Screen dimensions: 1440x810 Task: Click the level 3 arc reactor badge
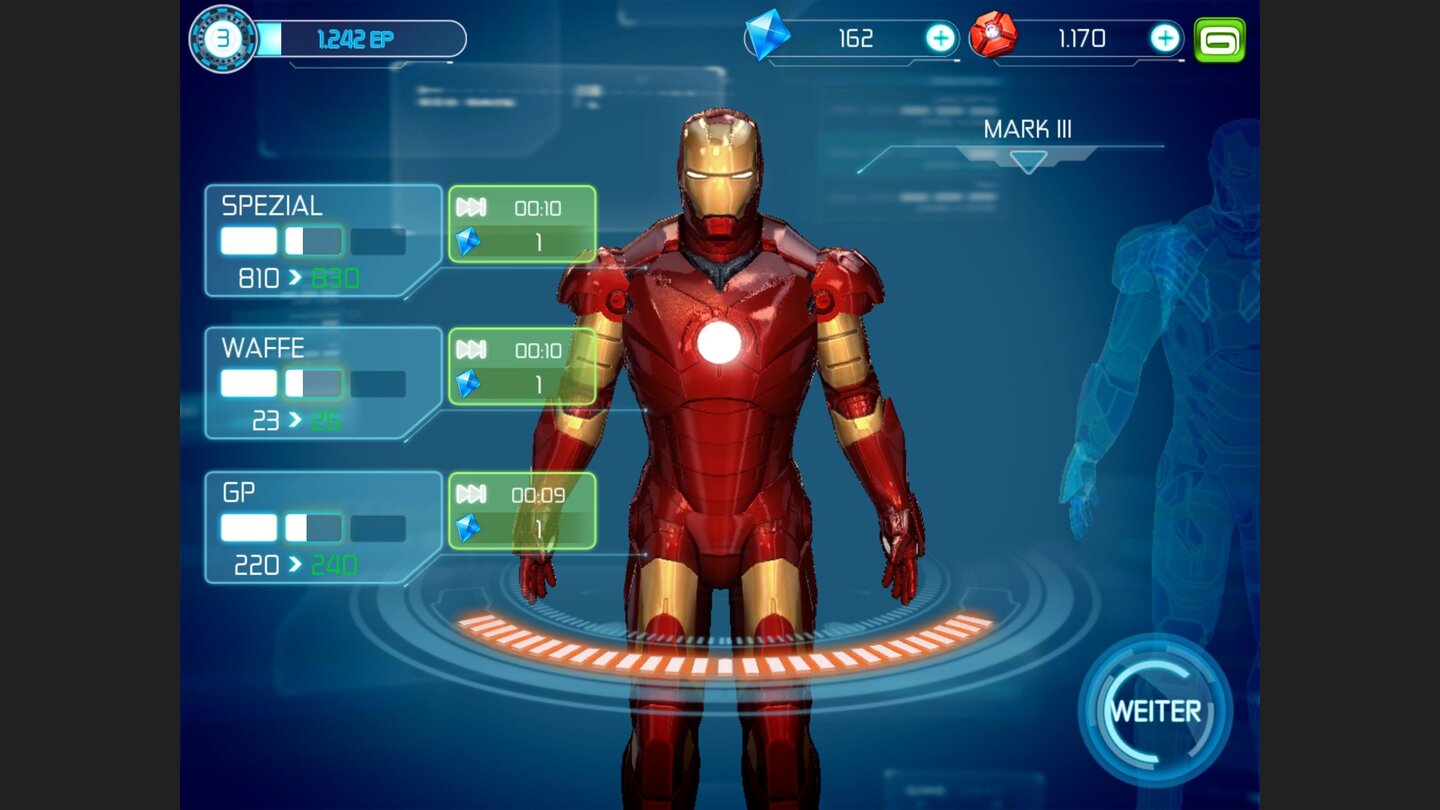click(222, 35)
